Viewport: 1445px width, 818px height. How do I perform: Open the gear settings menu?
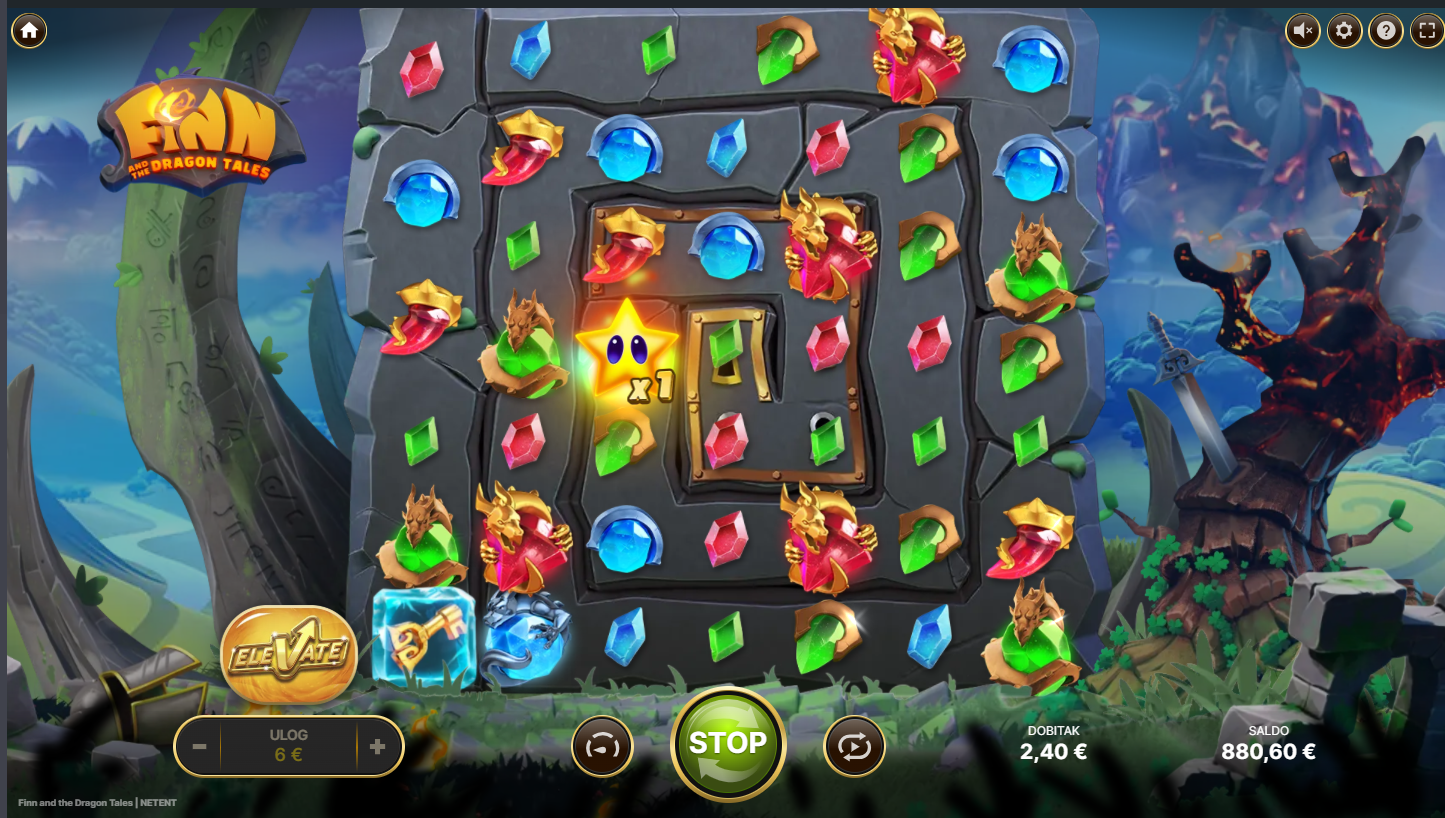(1344, 31)
